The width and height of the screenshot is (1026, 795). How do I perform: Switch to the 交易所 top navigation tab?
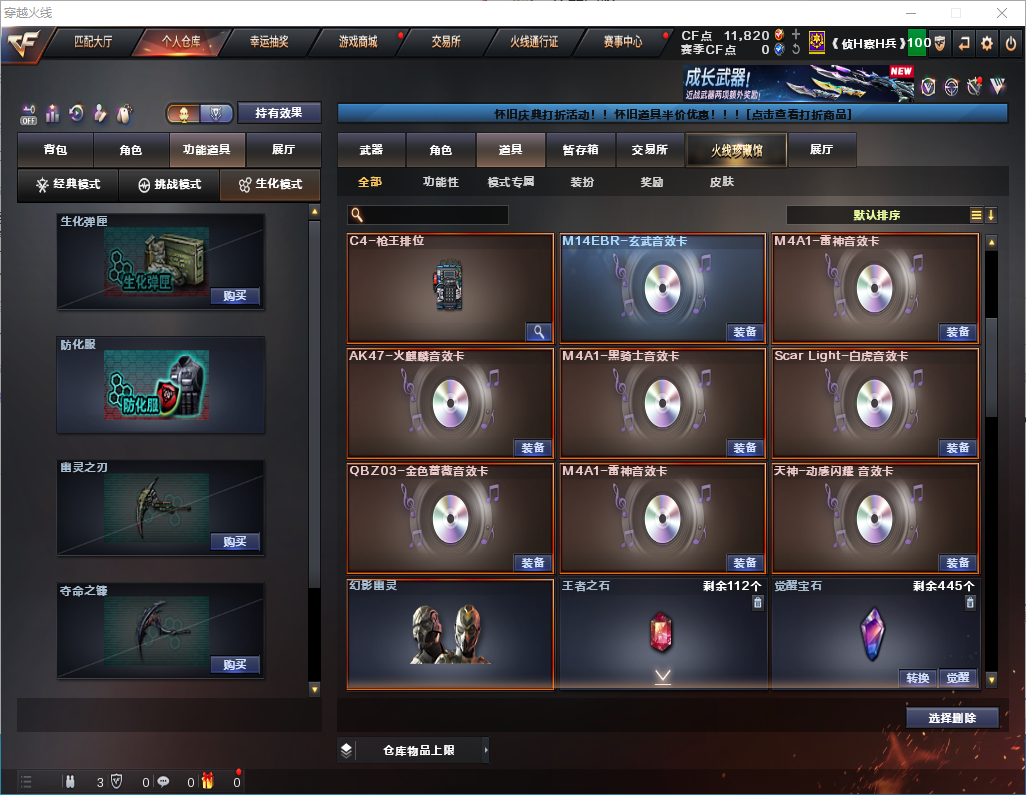446,42
